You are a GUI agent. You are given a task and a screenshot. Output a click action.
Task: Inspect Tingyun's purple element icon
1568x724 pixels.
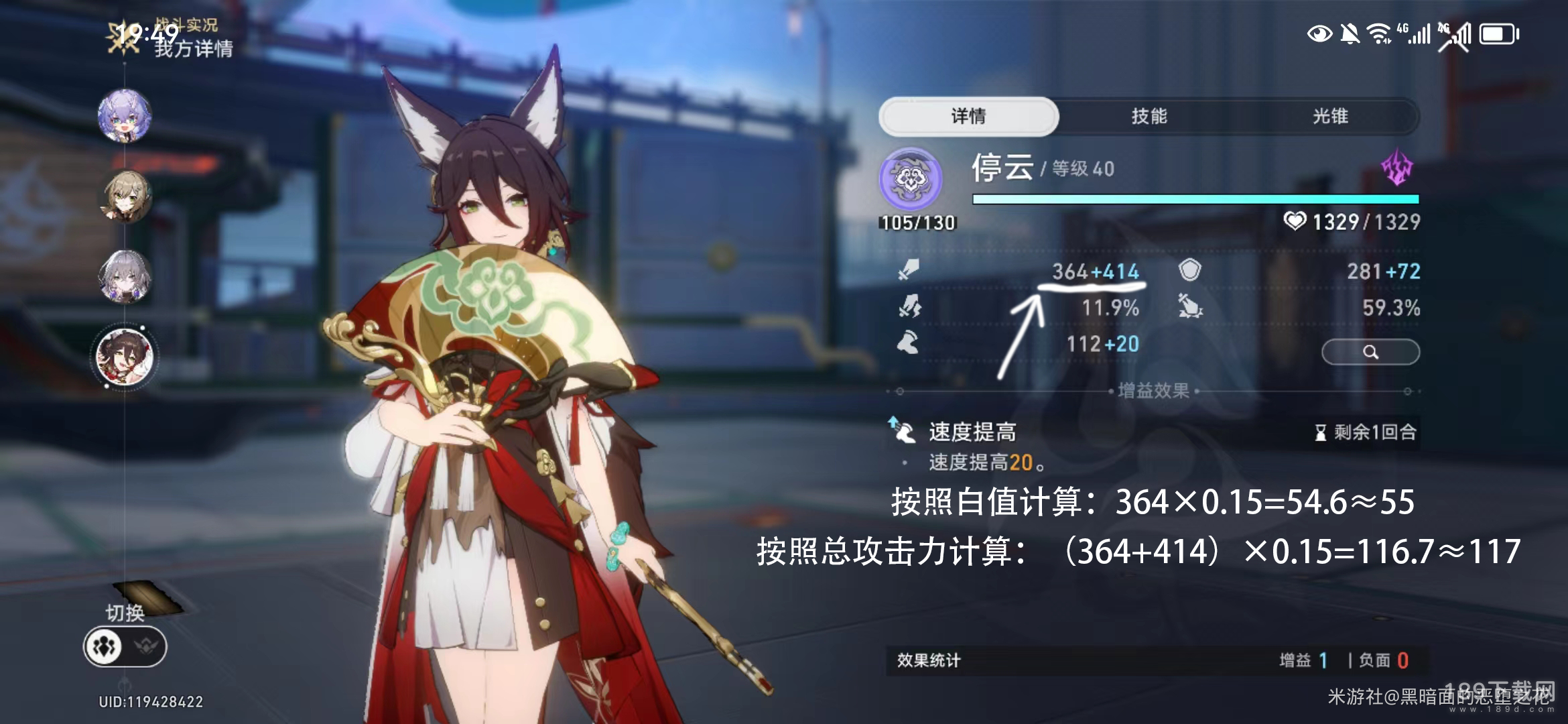click(1397, 168)
